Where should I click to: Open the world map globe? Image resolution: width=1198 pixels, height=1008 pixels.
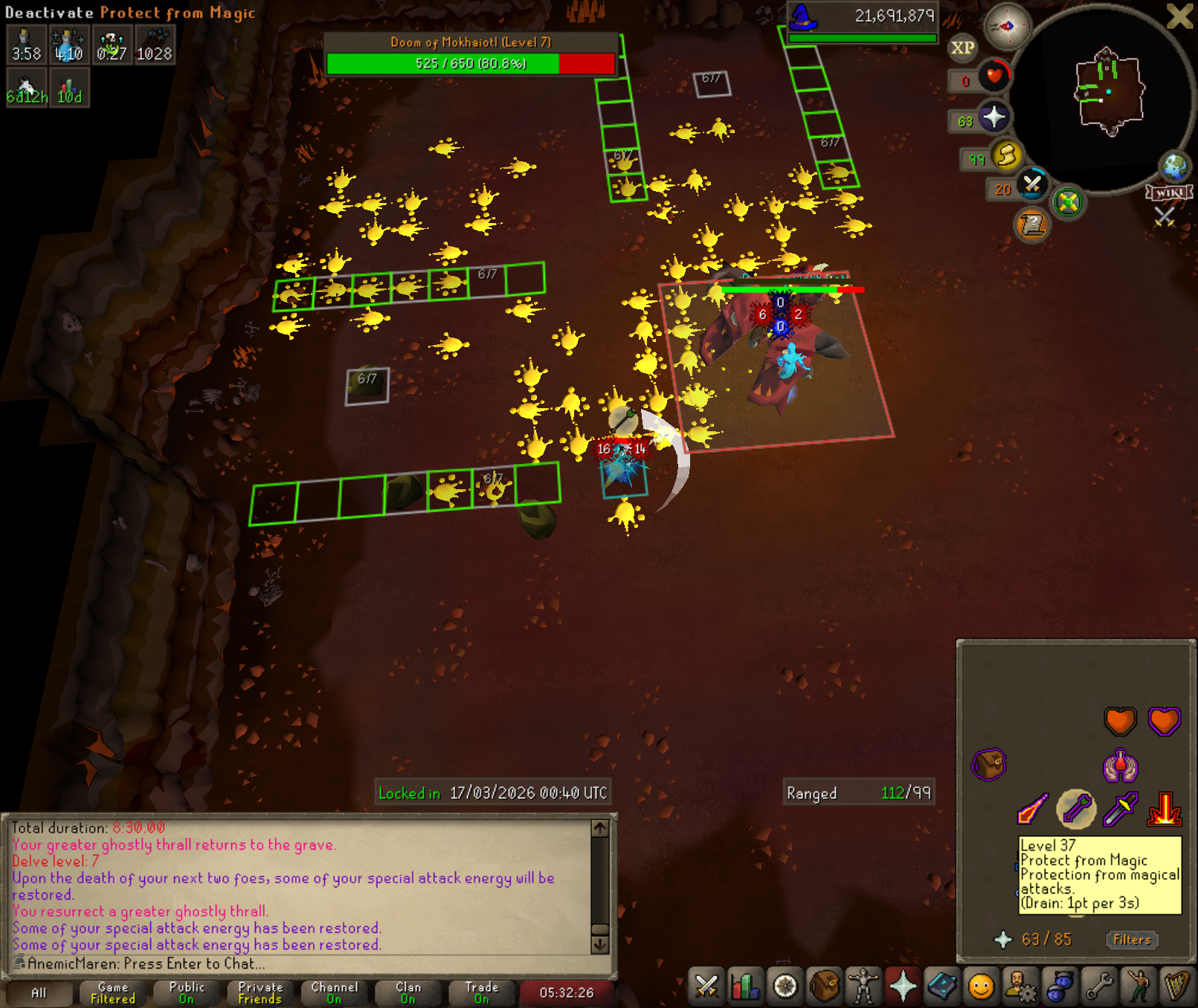tap(1176, 167)
